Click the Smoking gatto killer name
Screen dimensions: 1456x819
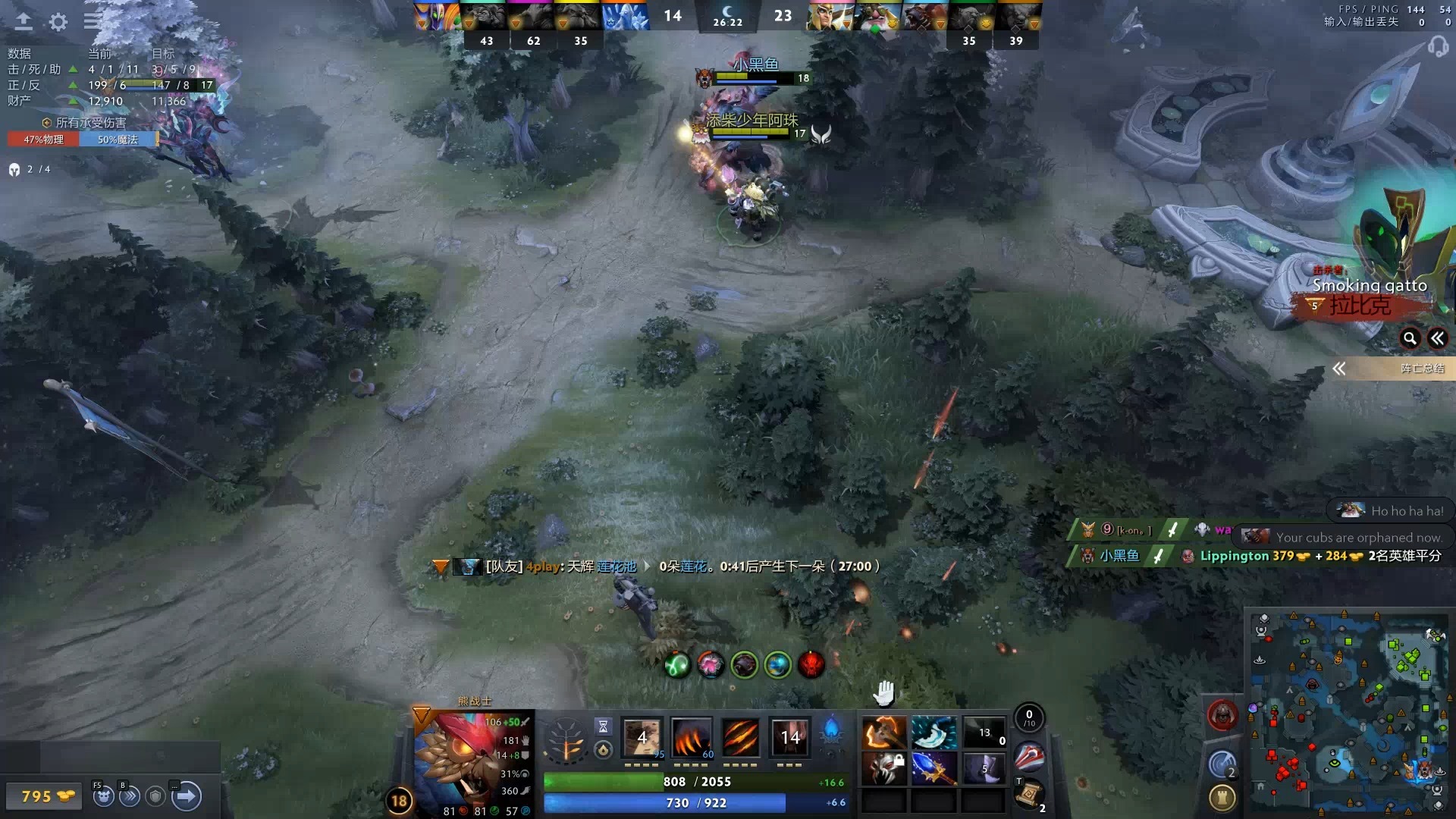[x=1370, y=286]
